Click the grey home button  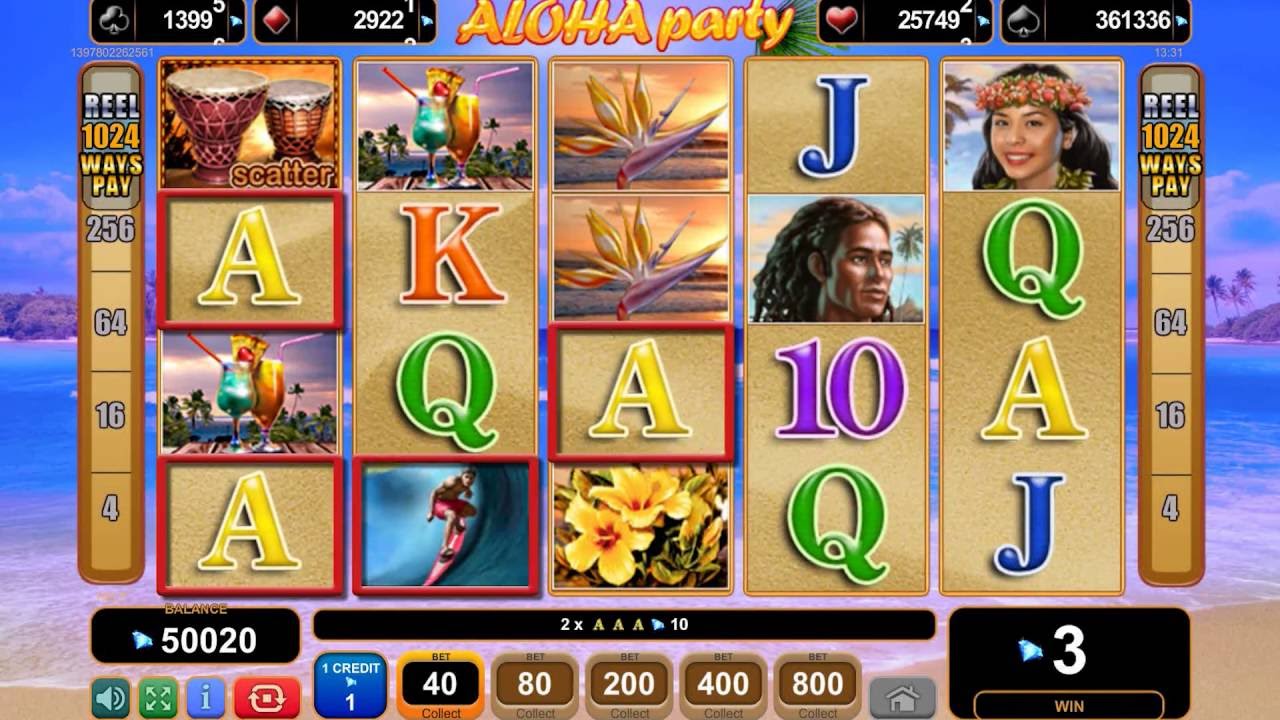click(902, 697)
